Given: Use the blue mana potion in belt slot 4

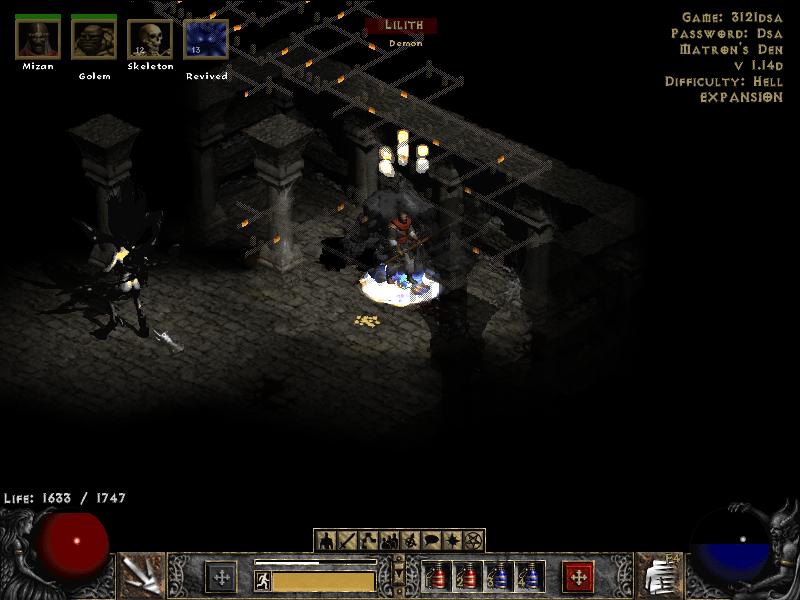Looking at the screenshot, I should coord(530,577).
